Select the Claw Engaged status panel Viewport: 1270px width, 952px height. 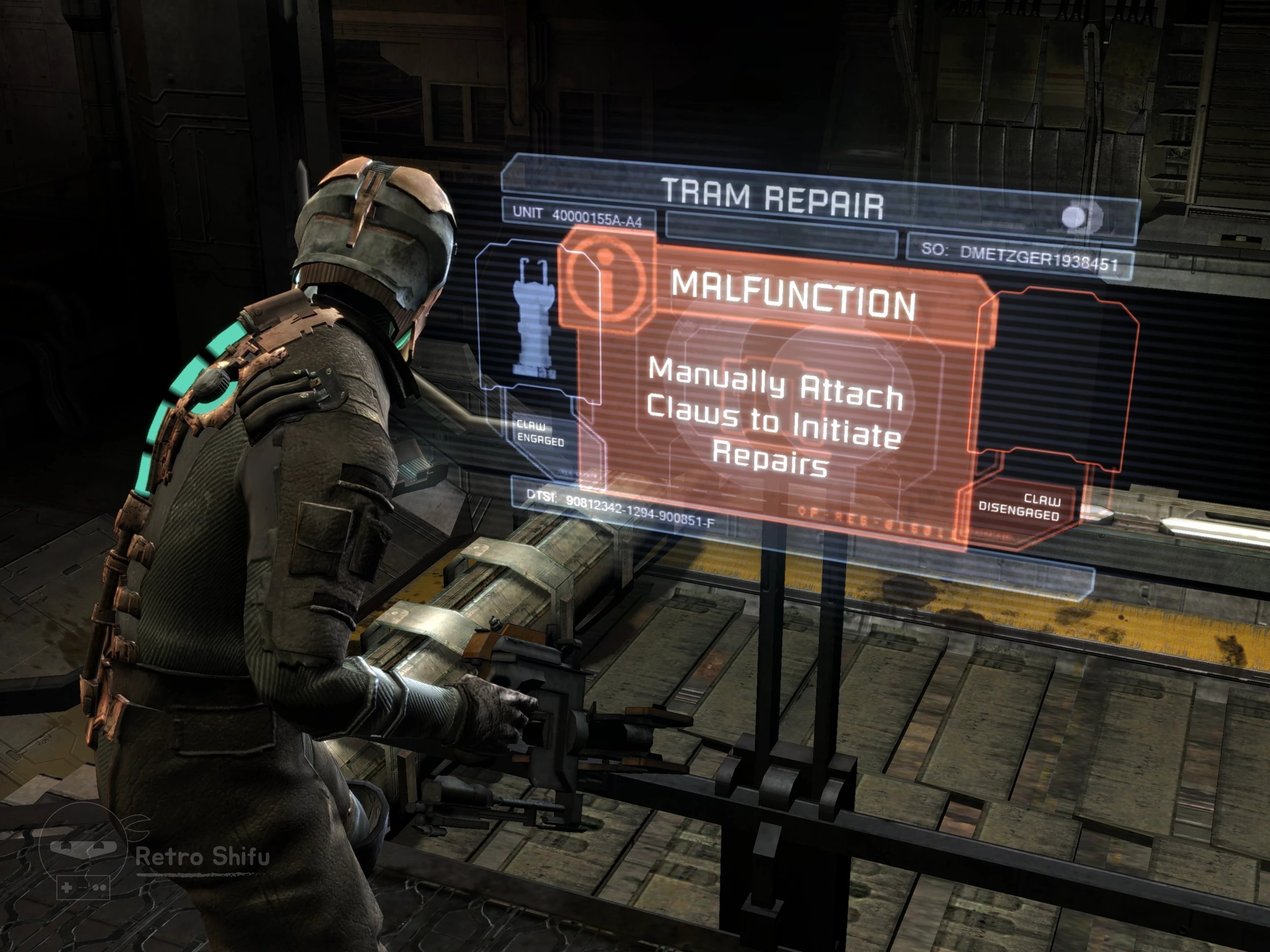click(x=540, y=433)
